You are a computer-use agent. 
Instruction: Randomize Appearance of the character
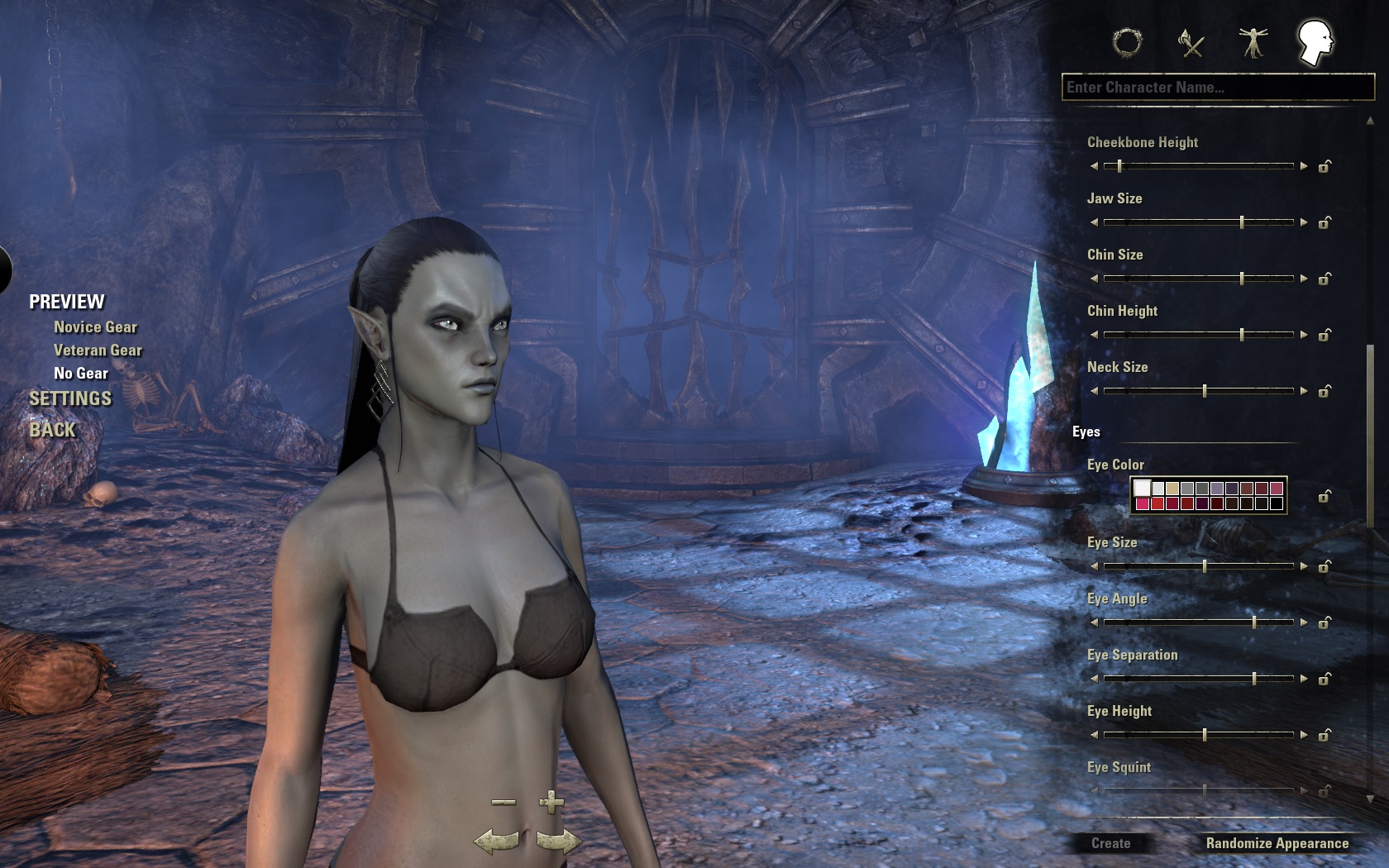(x=1277, y=843)
